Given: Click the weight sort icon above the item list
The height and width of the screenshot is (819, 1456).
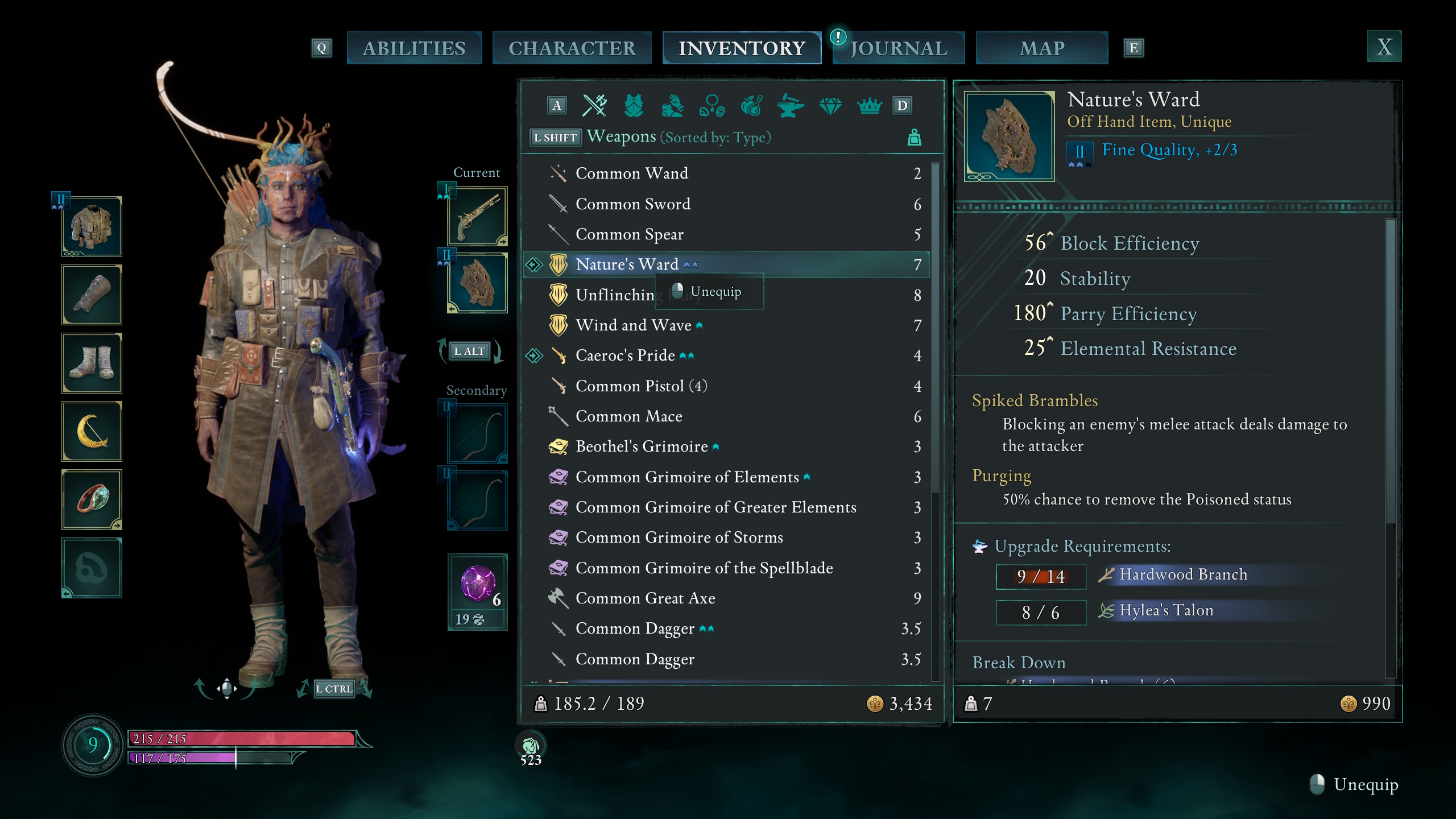Looking at the screenshot, I should 915,136.
